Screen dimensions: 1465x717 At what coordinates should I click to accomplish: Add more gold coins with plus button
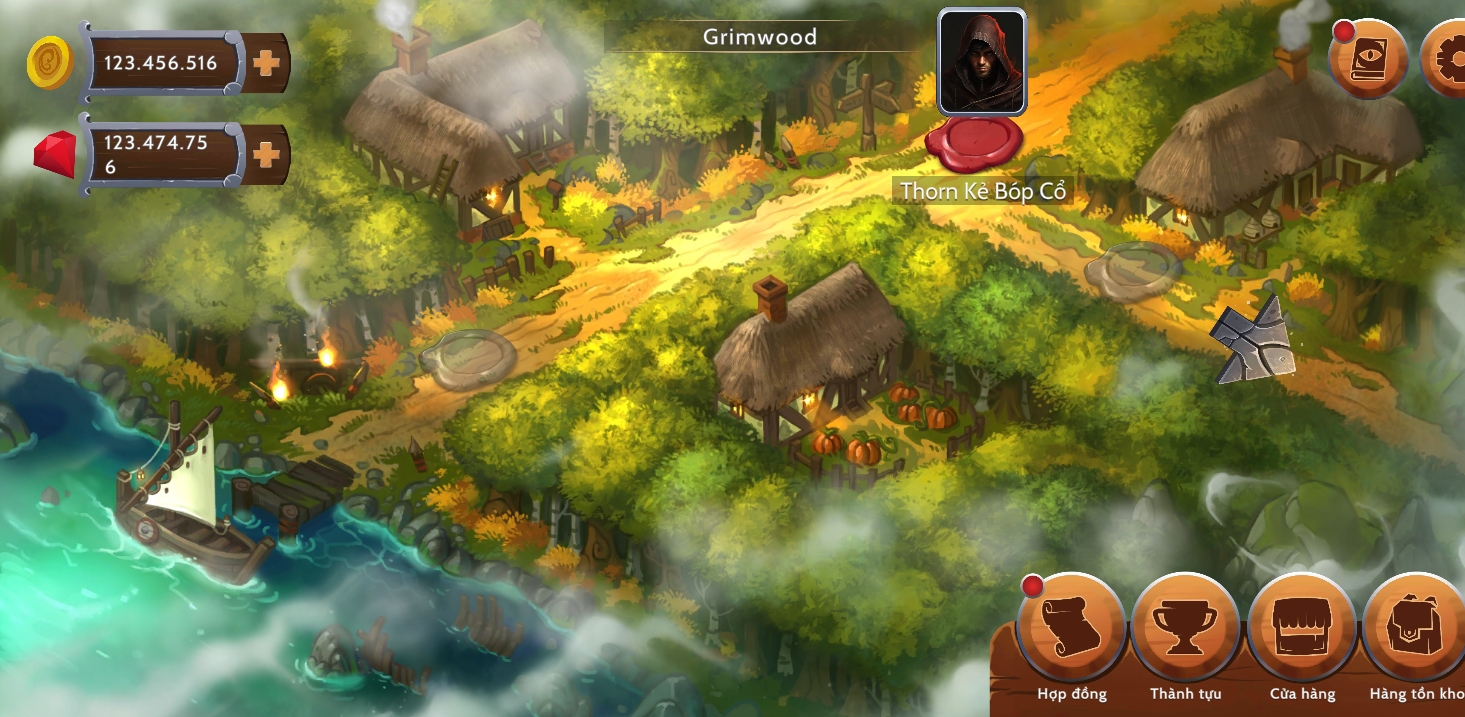(266, 64)
